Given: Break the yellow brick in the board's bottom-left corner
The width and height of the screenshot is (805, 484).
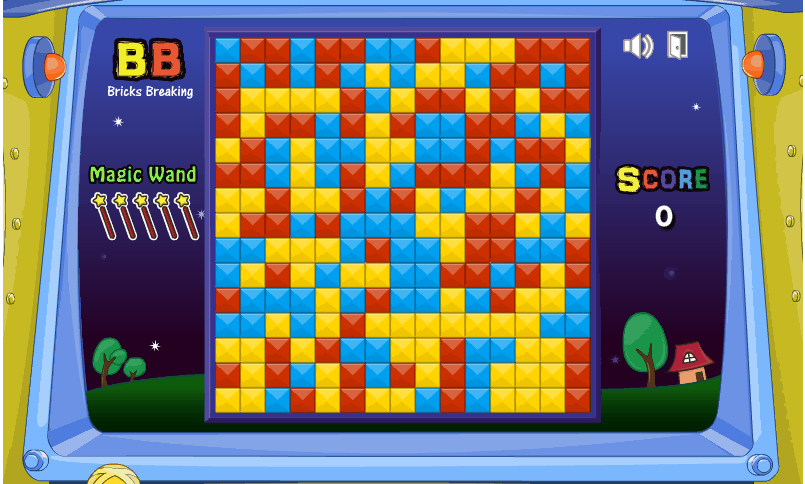Looking at the screenshot, I should (228, 400).
